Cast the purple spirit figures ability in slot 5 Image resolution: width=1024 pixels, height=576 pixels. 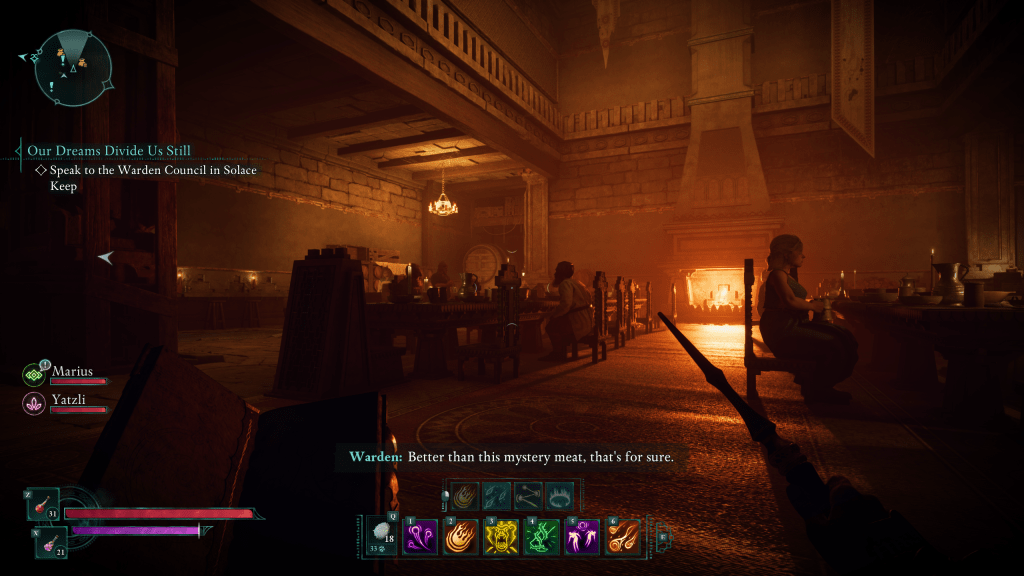pos(582,537)
